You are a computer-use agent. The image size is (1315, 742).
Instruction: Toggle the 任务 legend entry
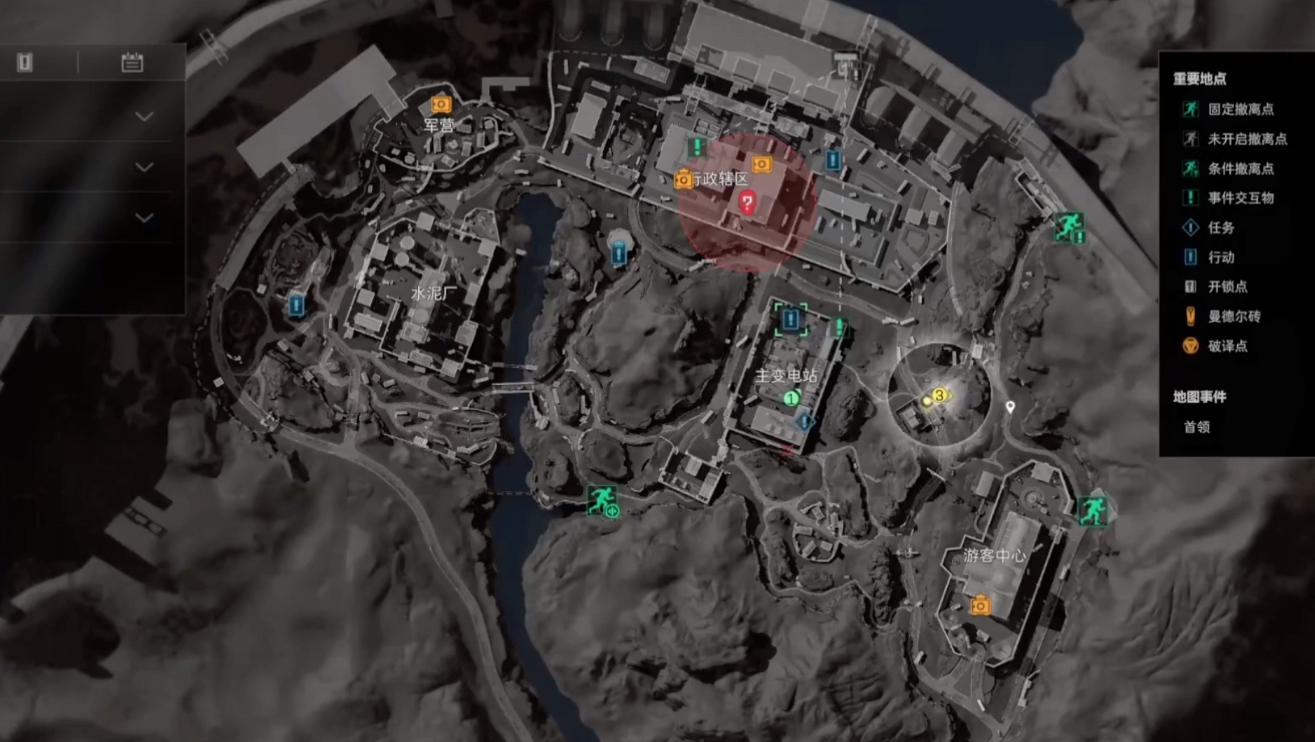pos(1220,228)
